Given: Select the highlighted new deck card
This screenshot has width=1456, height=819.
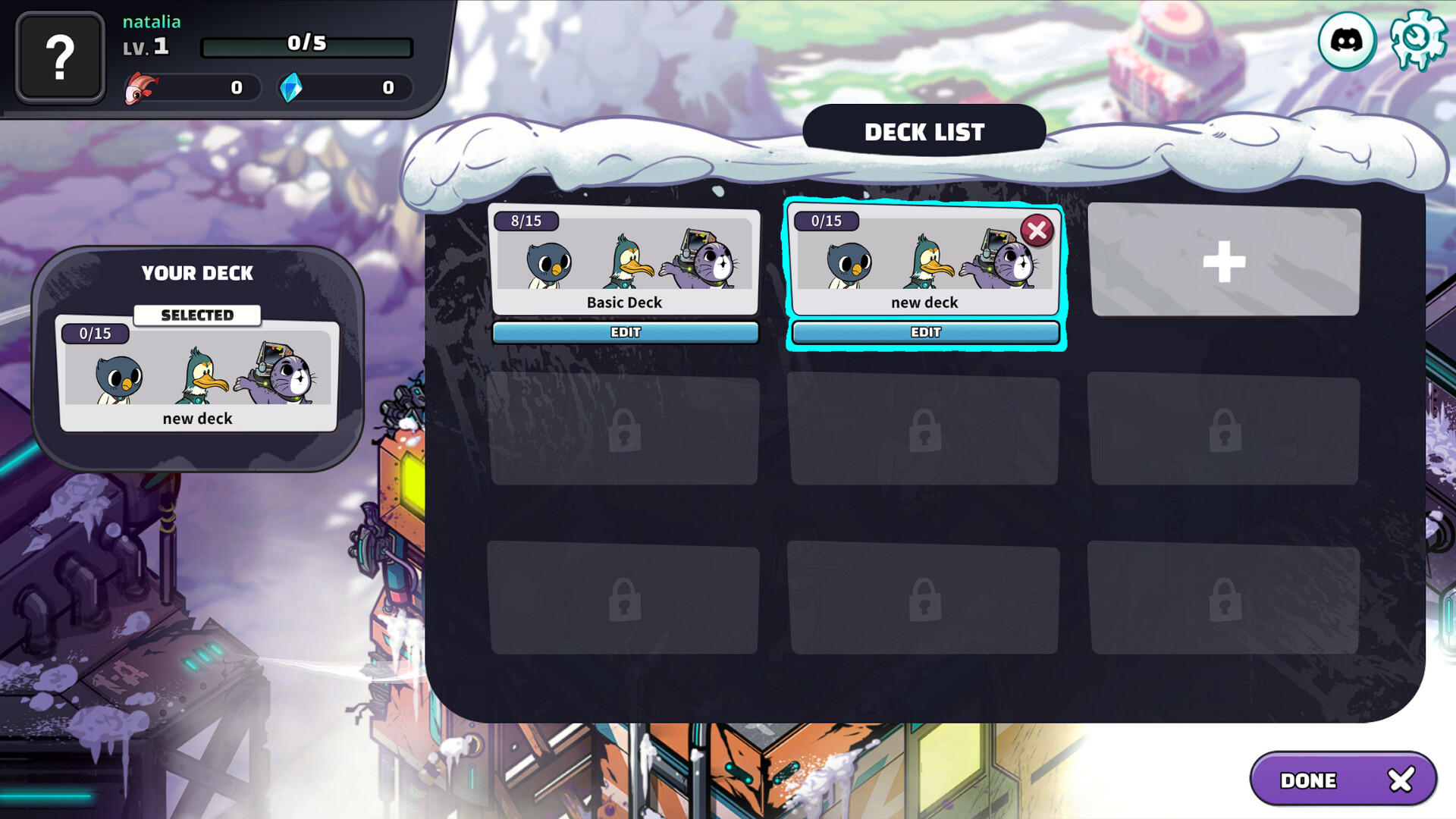Looking at the screenshot, I should coord(925,265).
